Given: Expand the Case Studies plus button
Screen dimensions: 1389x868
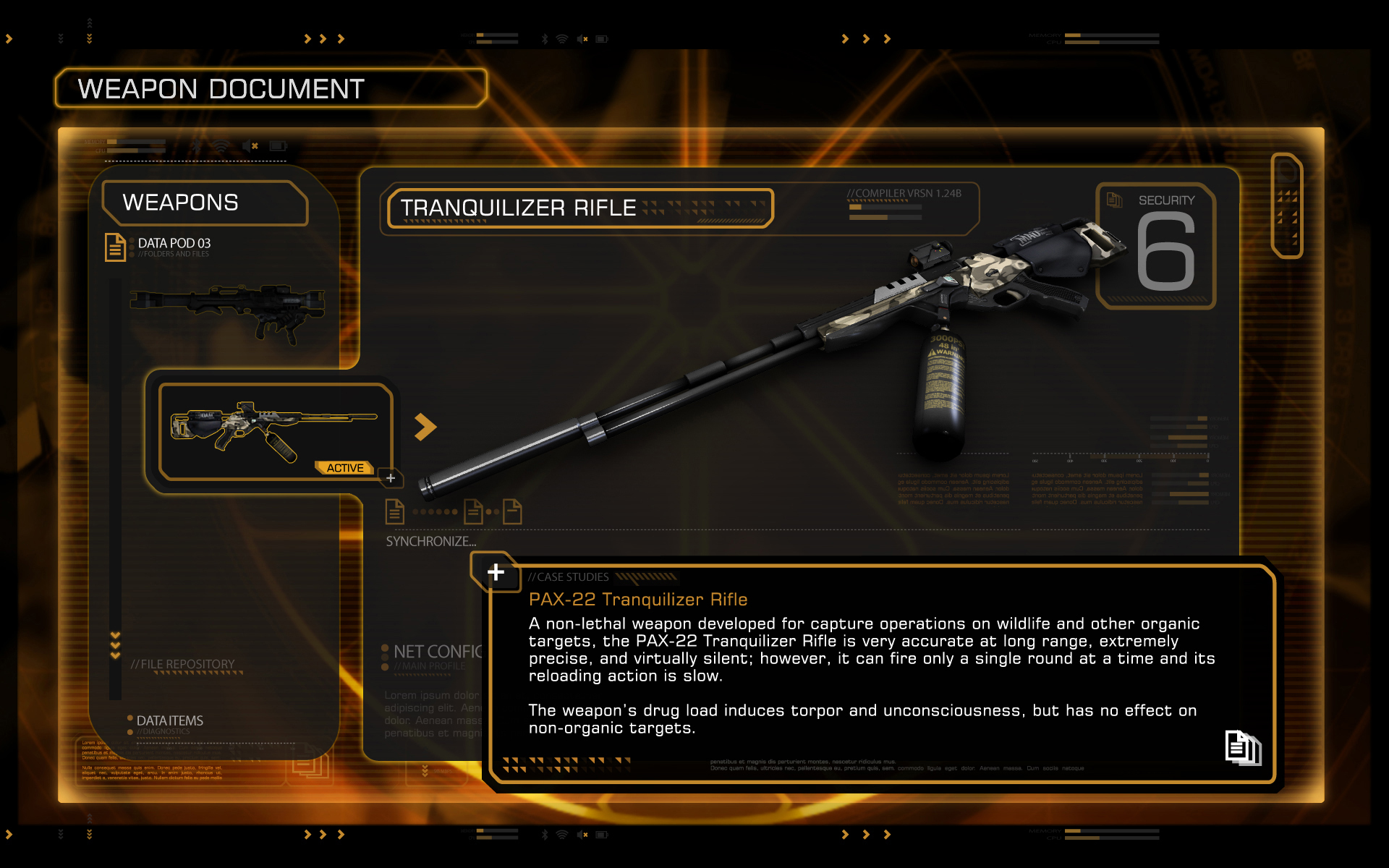Looking at the screenshot, I should [496, 572].
